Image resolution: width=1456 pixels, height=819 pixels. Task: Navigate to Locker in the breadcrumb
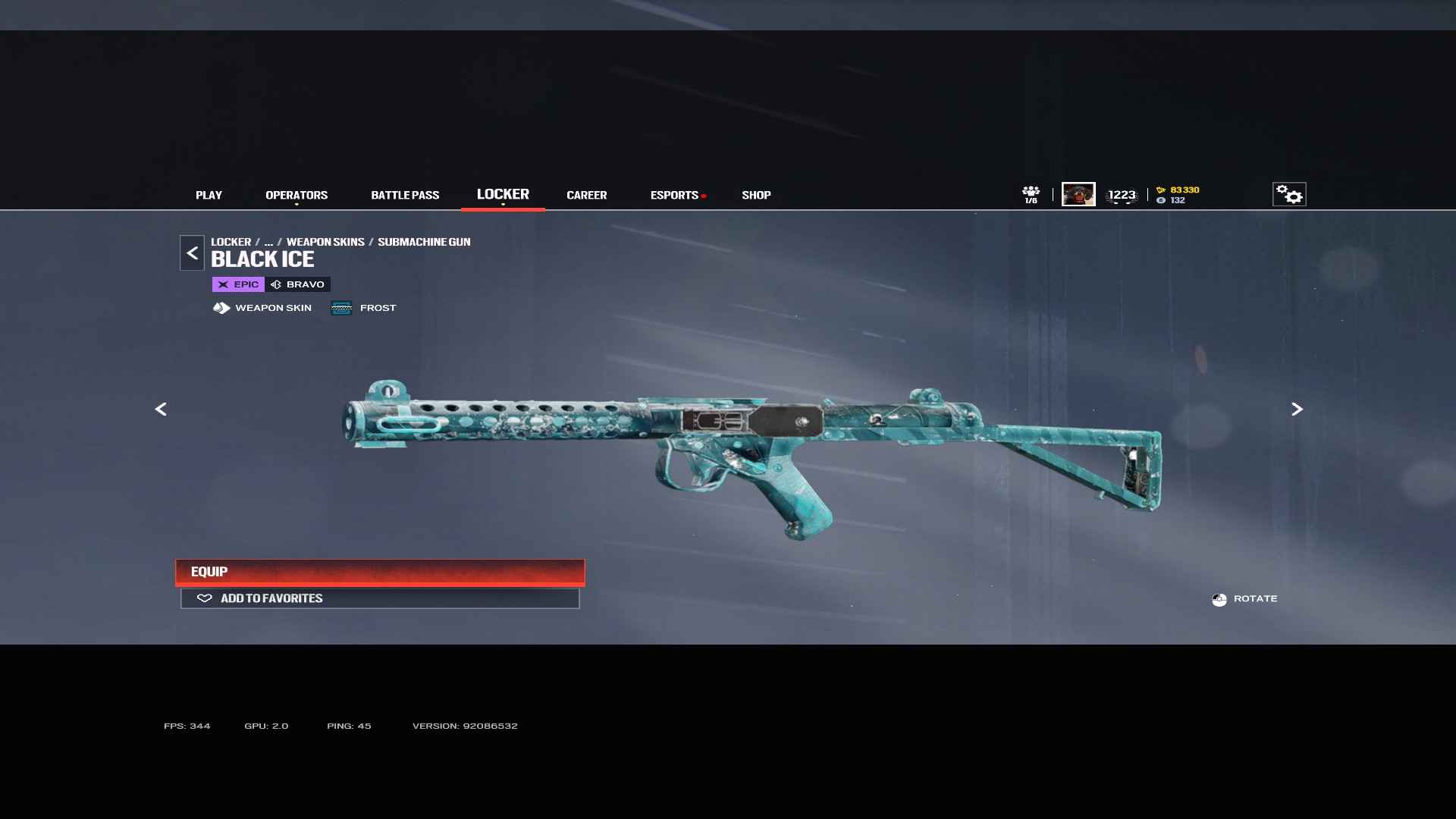[231, 242]
